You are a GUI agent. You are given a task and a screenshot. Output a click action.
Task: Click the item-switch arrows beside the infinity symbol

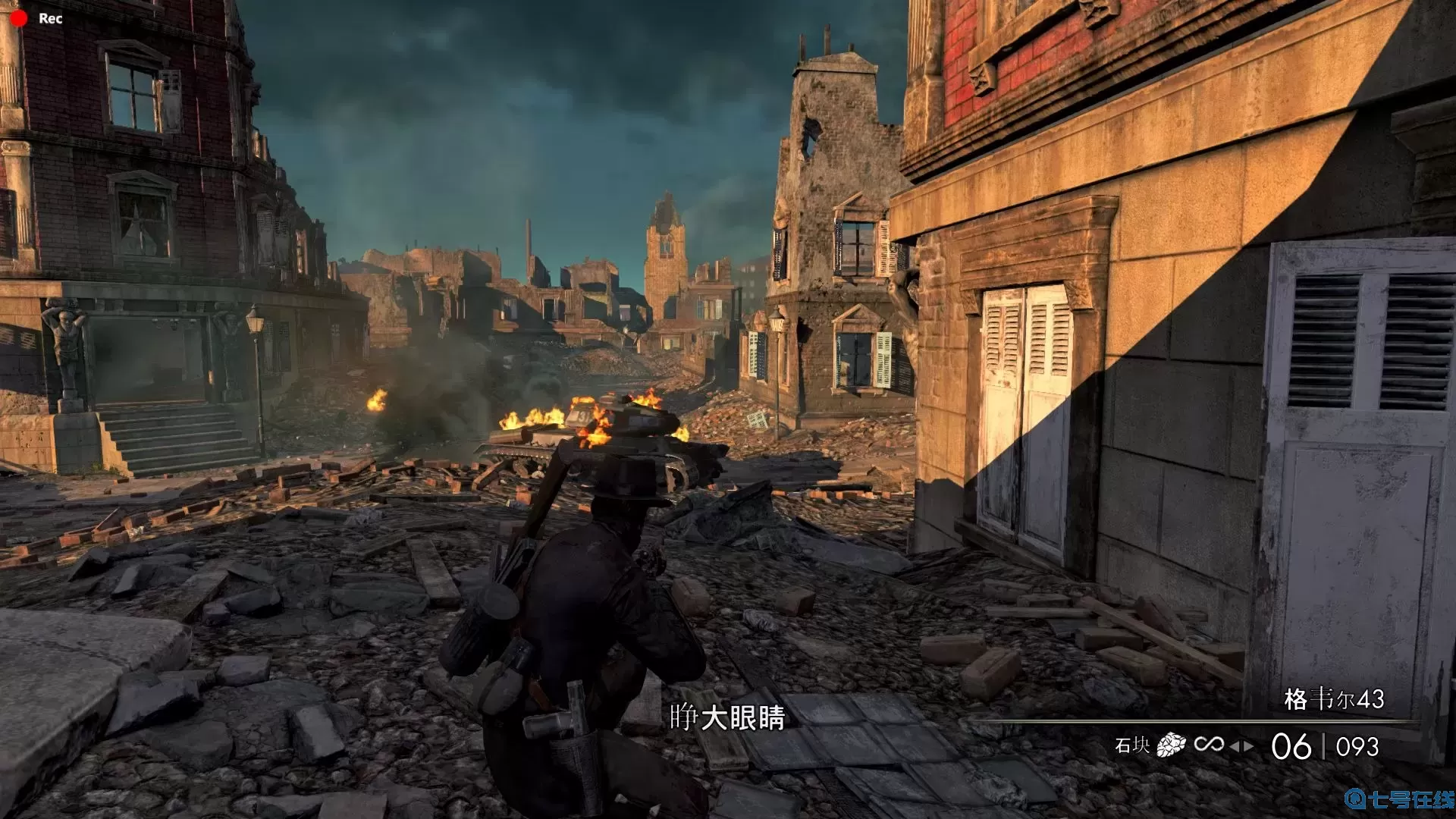[1241, 747]
